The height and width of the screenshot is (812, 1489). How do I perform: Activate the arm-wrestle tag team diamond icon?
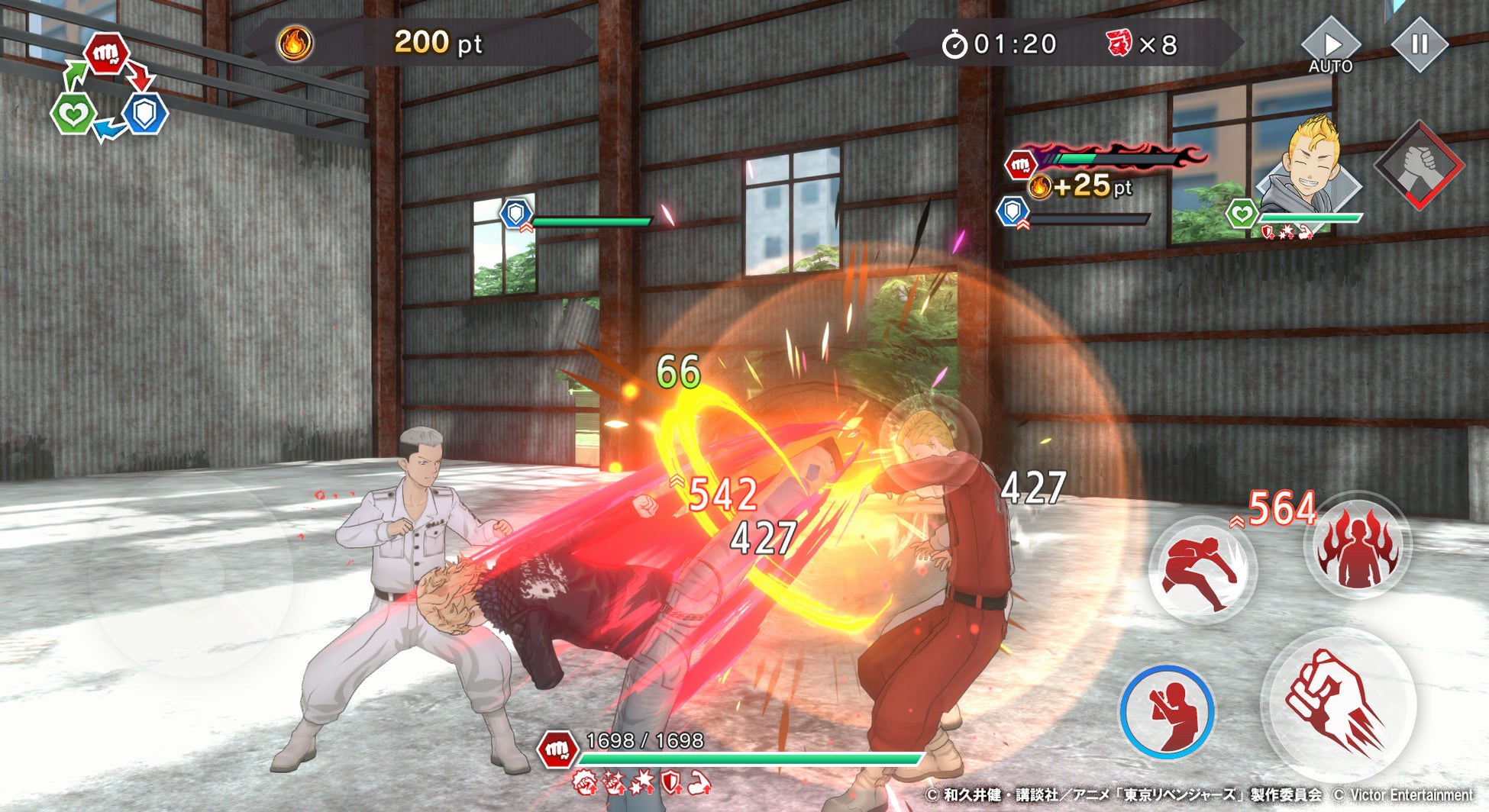pos(1418,165)
